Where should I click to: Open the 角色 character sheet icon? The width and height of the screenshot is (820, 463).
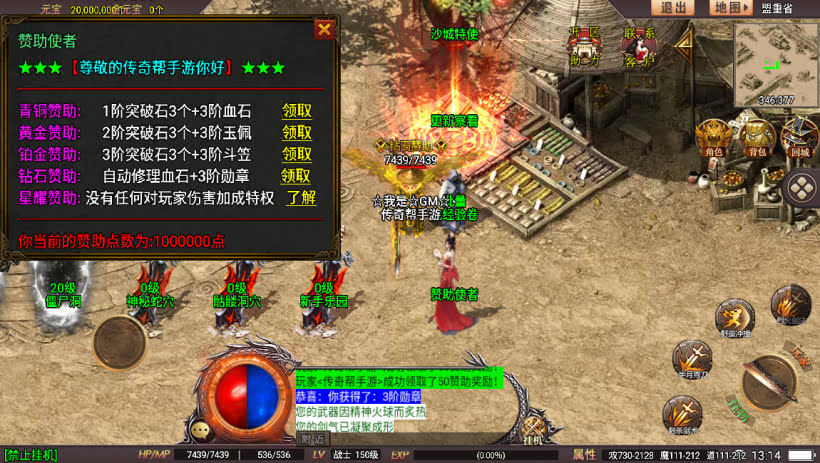click(713, 138)
